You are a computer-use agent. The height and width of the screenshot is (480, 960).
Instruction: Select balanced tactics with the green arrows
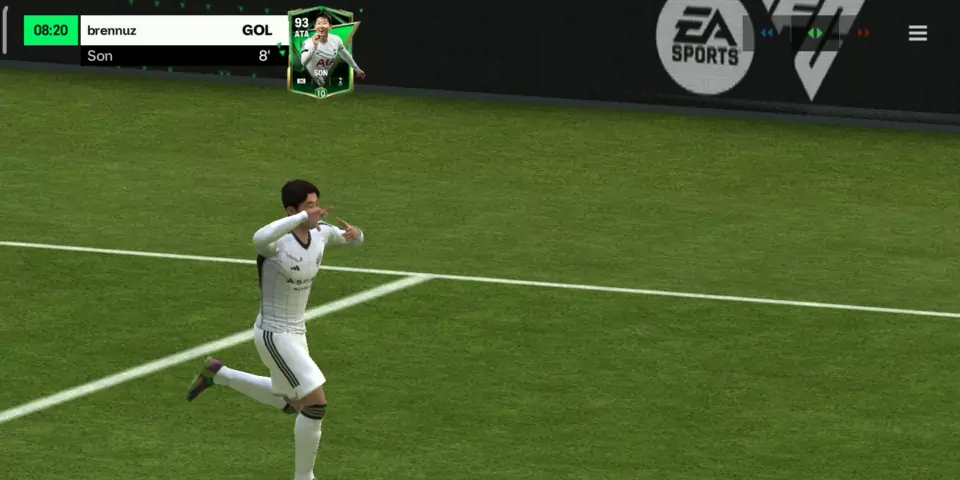point(816,33)
